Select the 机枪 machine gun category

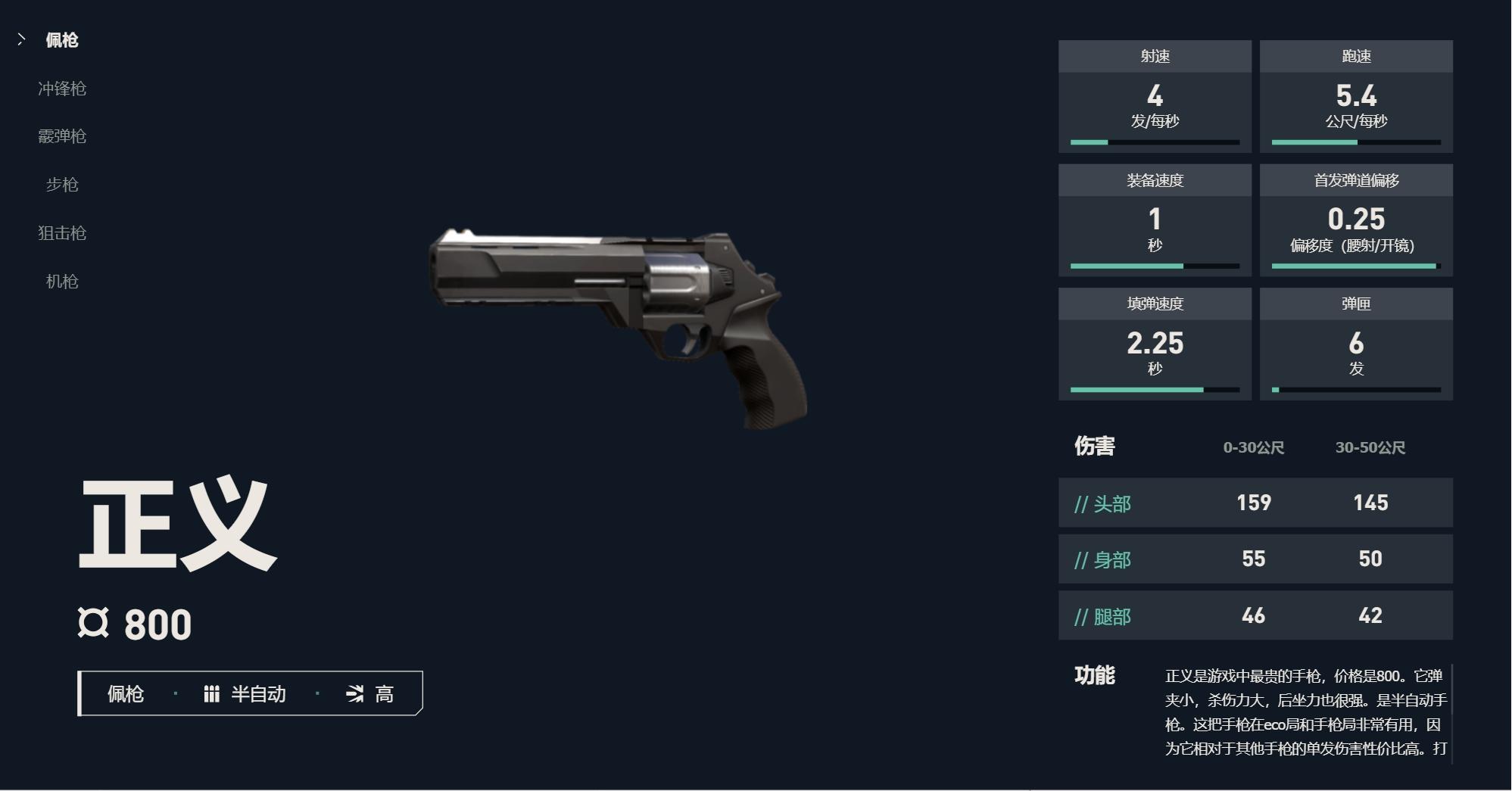coord(62,282)
